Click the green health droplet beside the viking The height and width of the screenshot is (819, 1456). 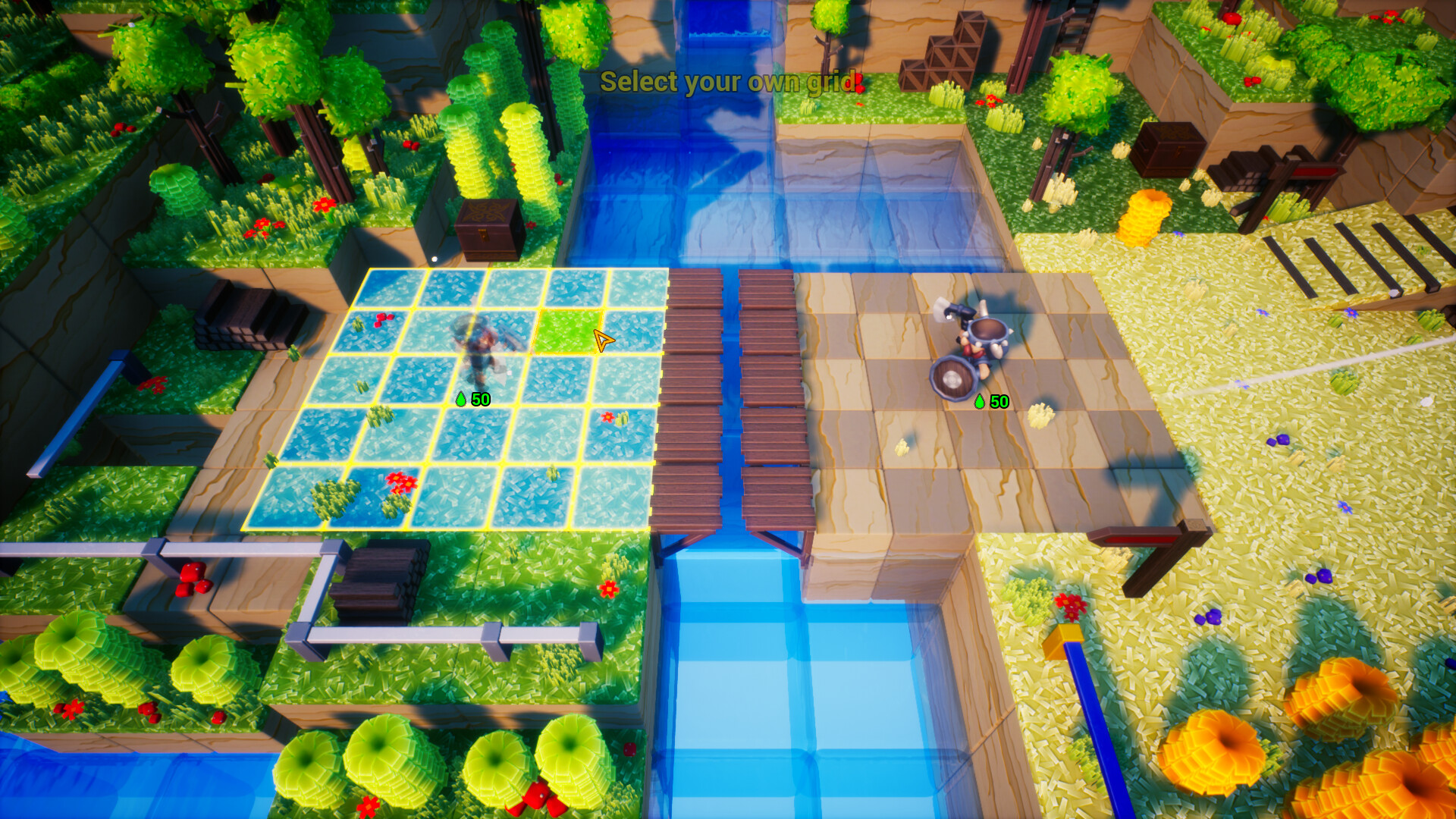pyautogui.click(x=981, y=400)
